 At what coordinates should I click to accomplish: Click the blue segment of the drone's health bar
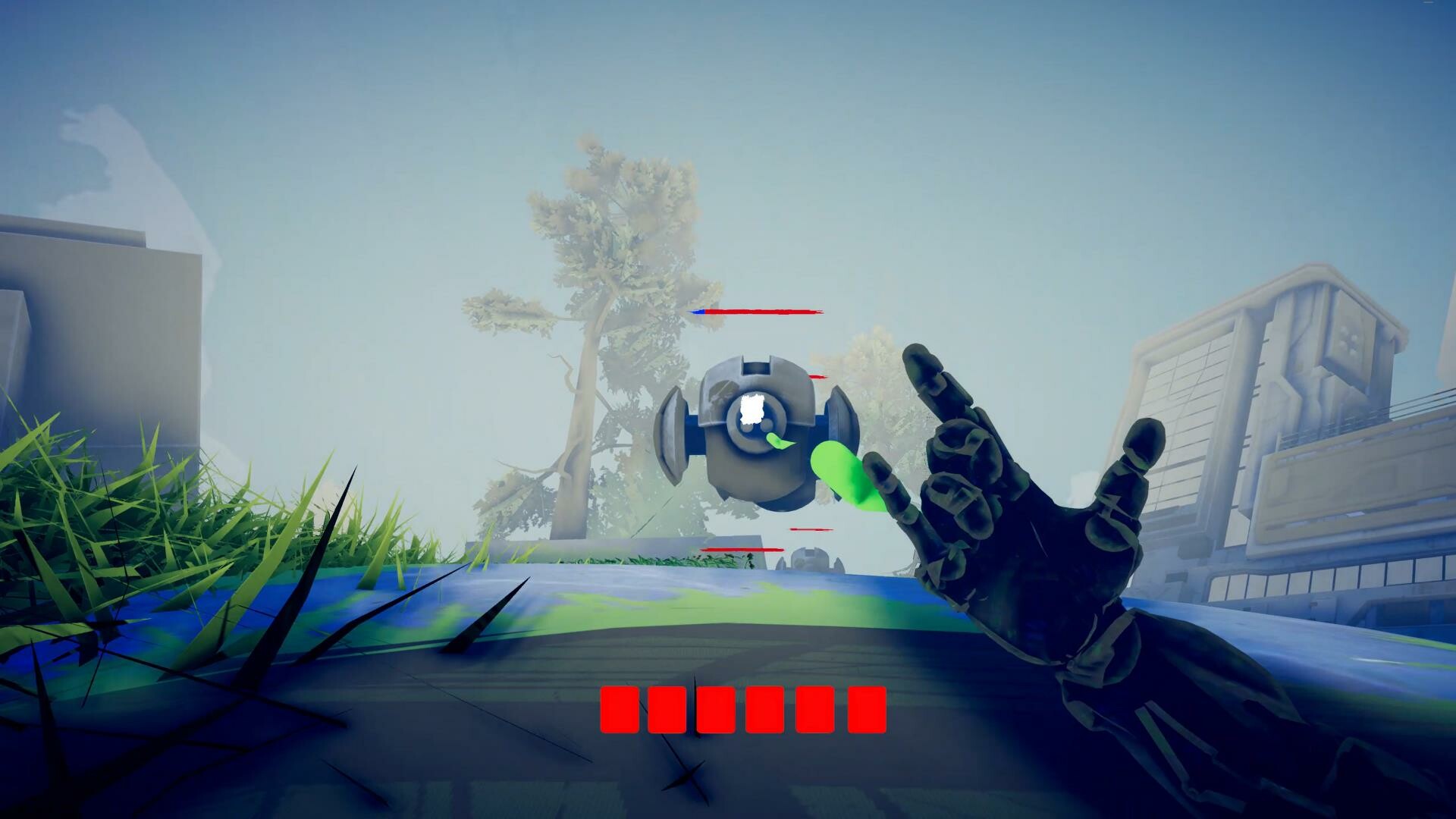698,311
